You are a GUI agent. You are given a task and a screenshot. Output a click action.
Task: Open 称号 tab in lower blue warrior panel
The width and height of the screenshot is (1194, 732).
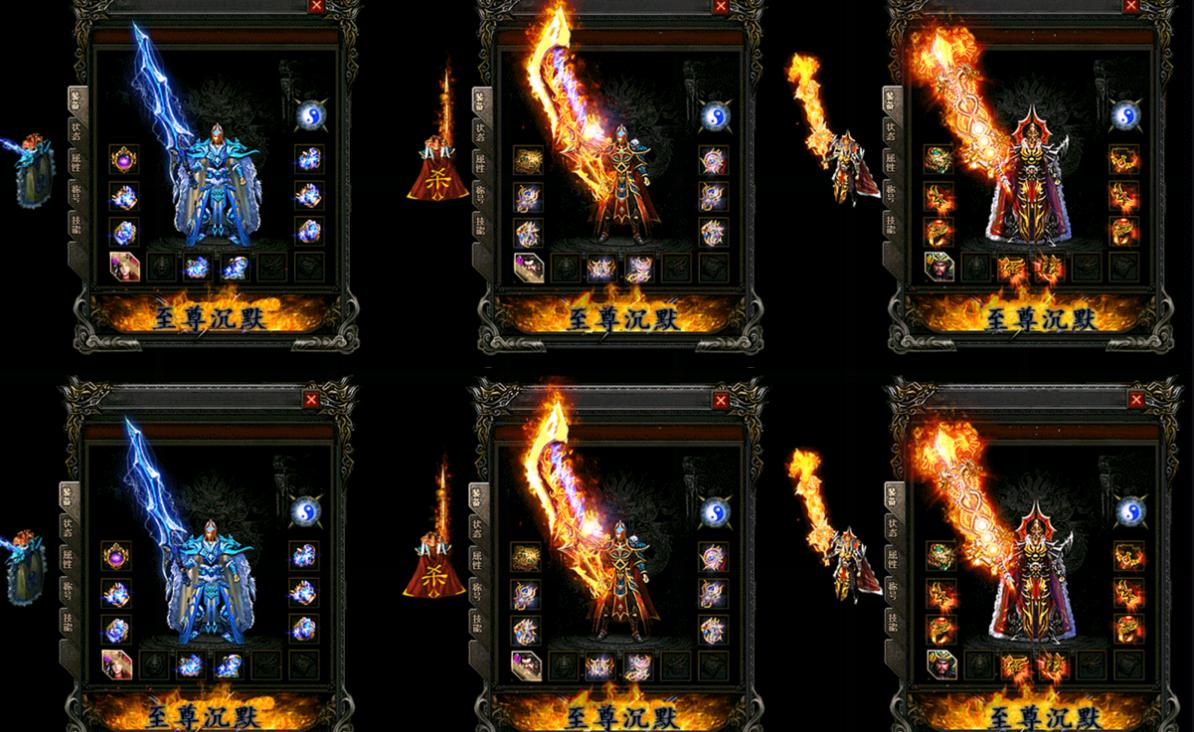68,588
